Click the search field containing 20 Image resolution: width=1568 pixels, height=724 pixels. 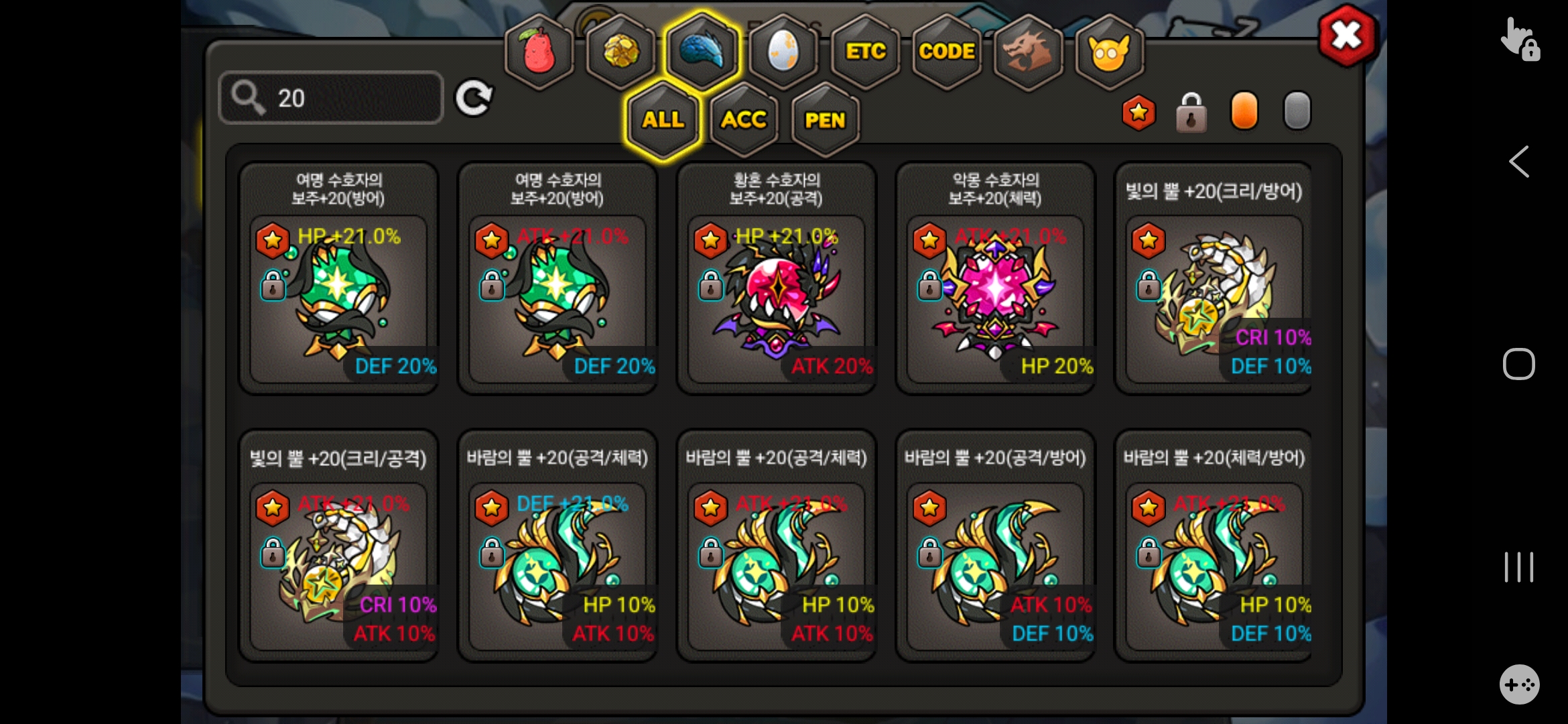coord(331,98)
